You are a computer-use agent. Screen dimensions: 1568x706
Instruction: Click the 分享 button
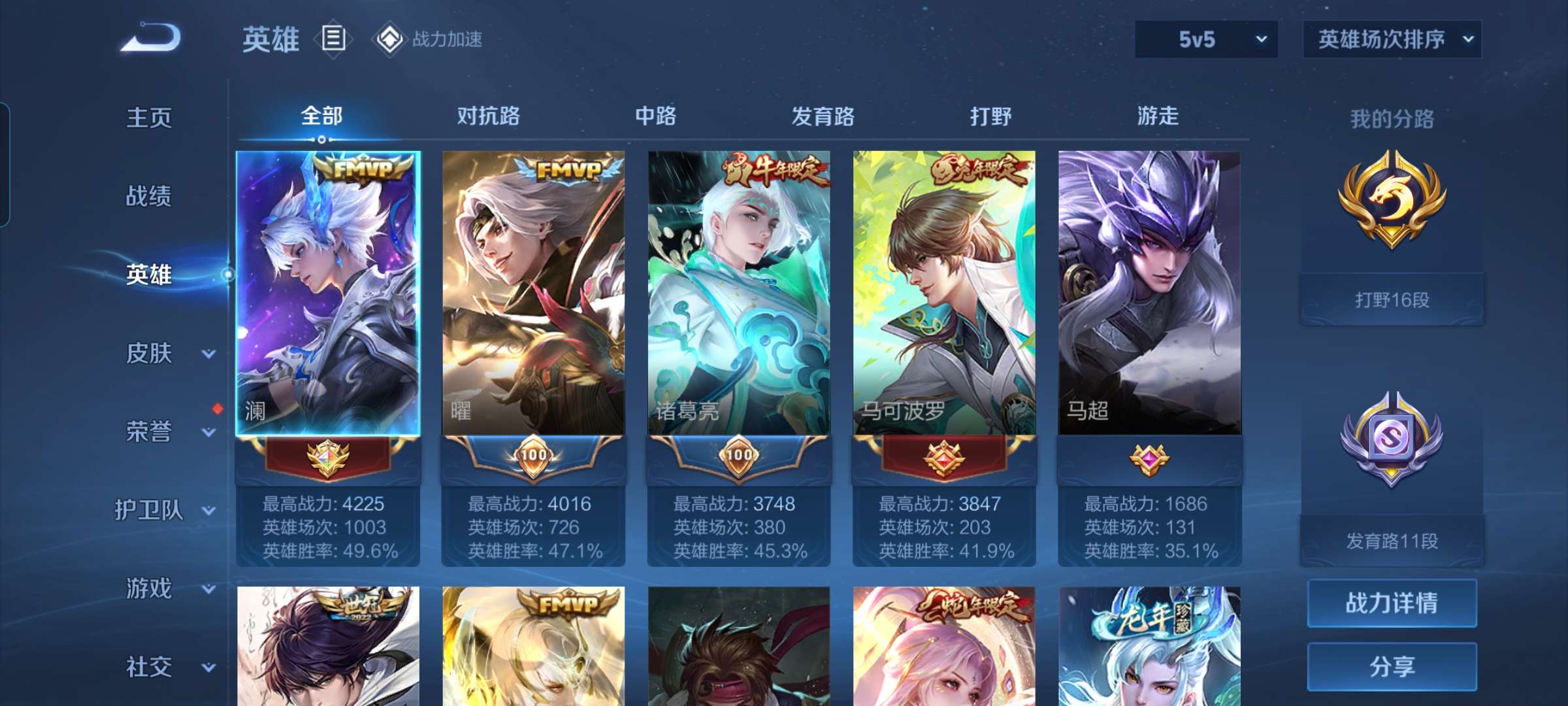click(x=1392, y=665)
